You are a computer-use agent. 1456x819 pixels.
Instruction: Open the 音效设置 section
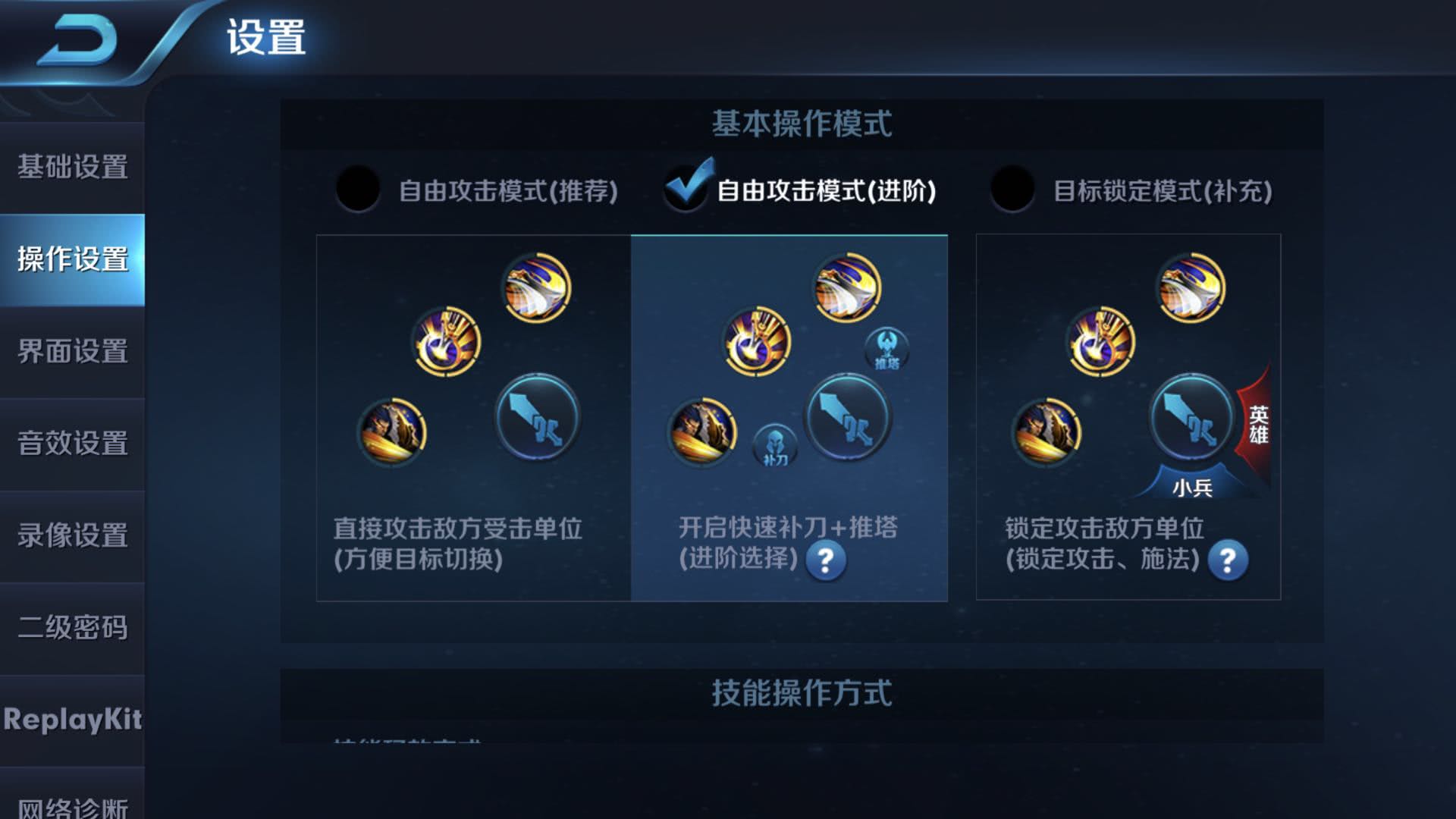coord(72,444)
